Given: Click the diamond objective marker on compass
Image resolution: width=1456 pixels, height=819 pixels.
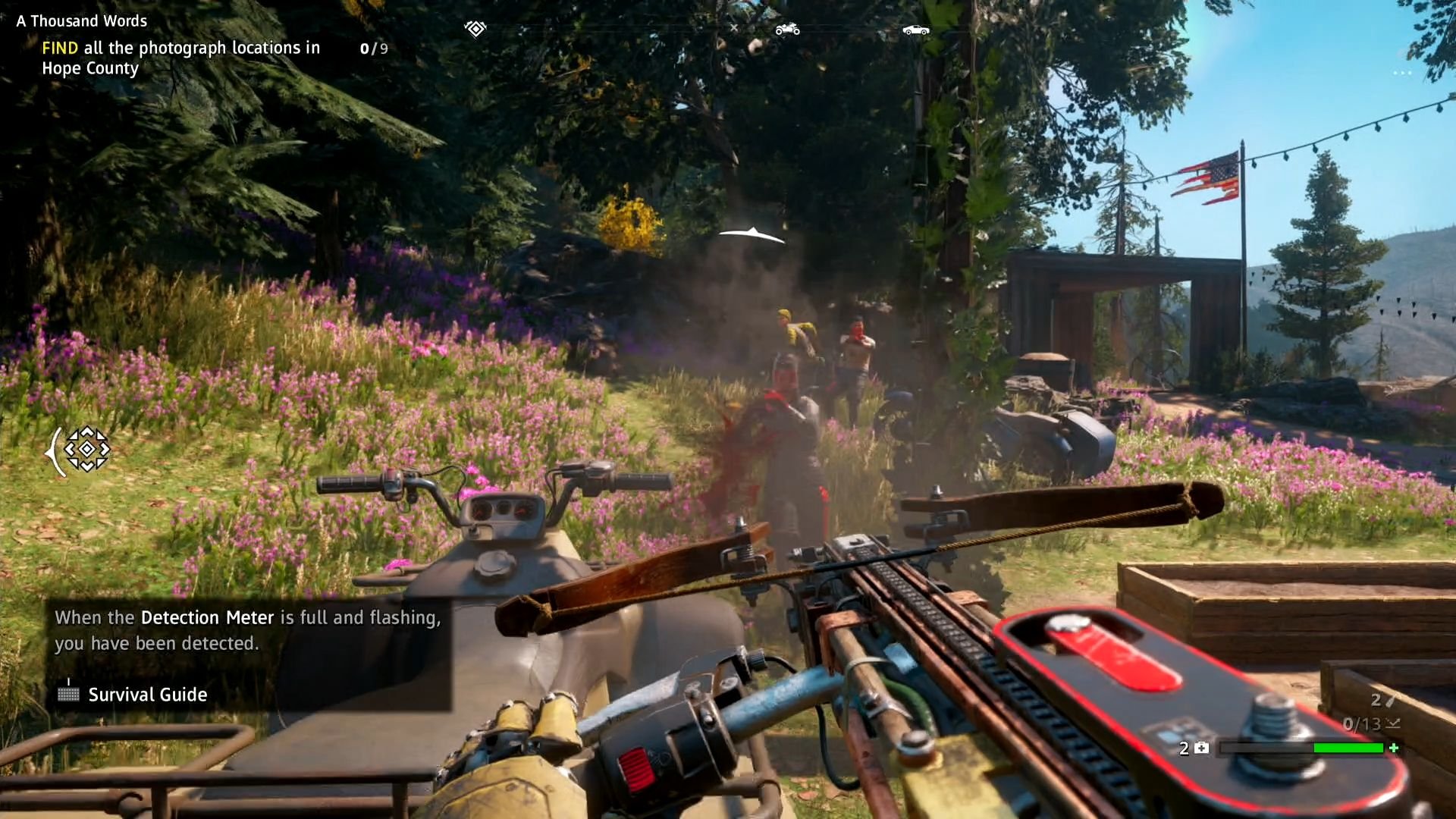Looking at the screenshot, I should click(x=475, y=29).
